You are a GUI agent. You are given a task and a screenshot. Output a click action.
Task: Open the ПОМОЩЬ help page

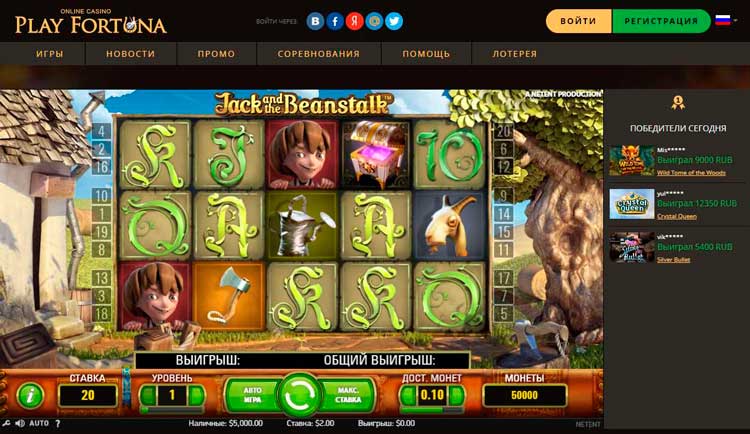pos(426,54)
